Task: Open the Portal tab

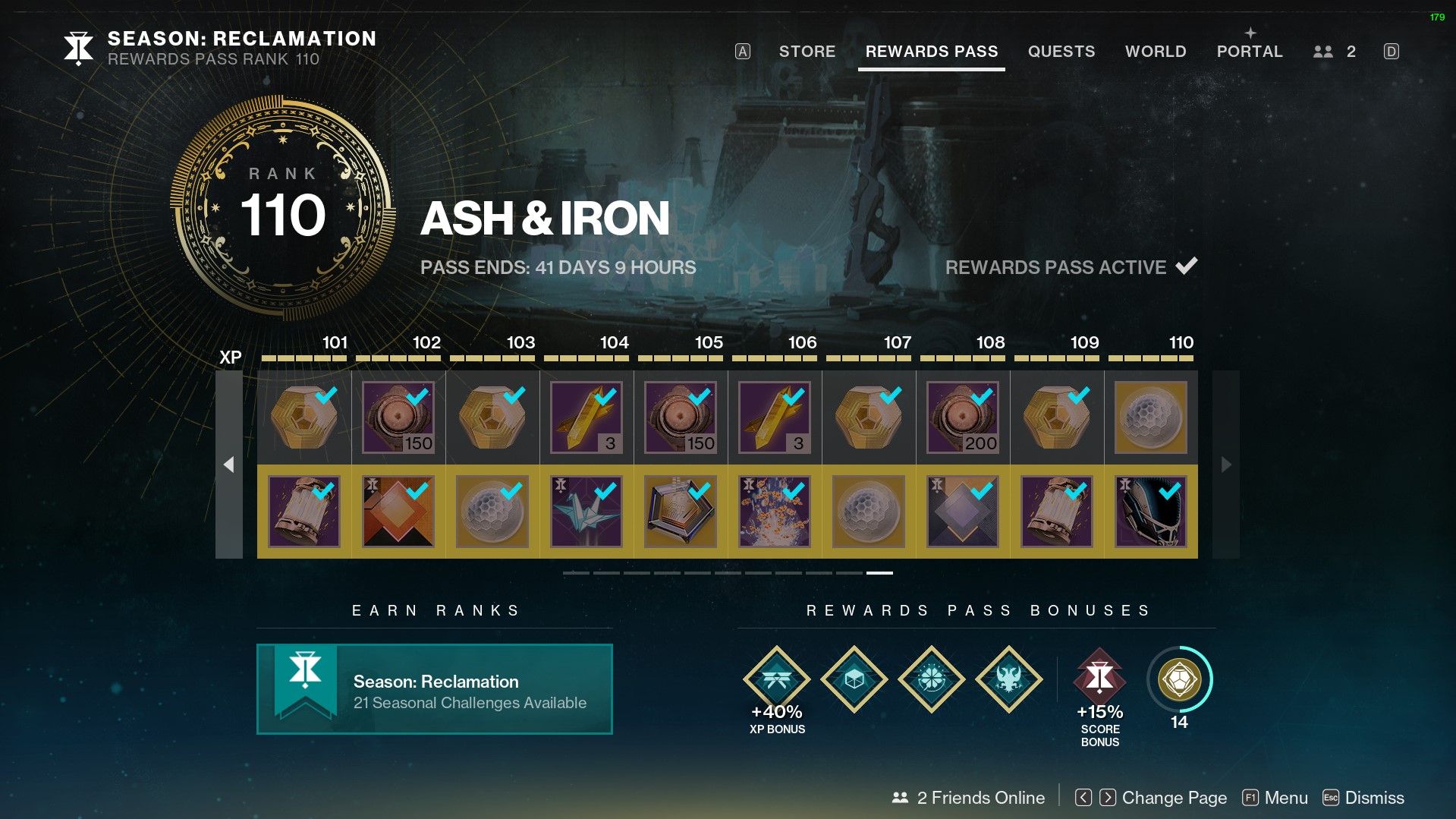Action: point(1249,52)
